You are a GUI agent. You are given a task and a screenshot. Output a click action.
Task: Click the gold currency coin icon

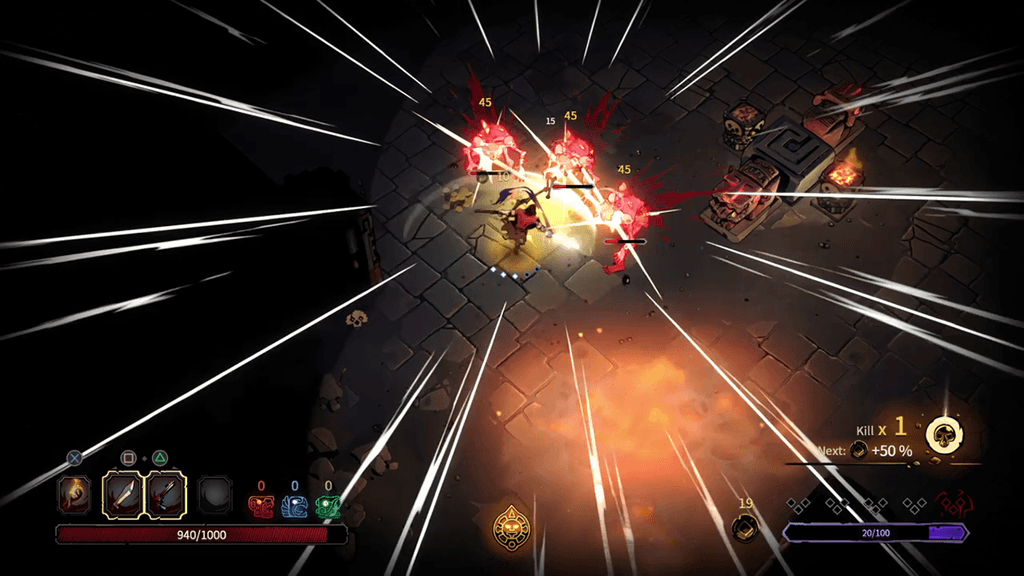pyautogui.click(x=743, y=527)
